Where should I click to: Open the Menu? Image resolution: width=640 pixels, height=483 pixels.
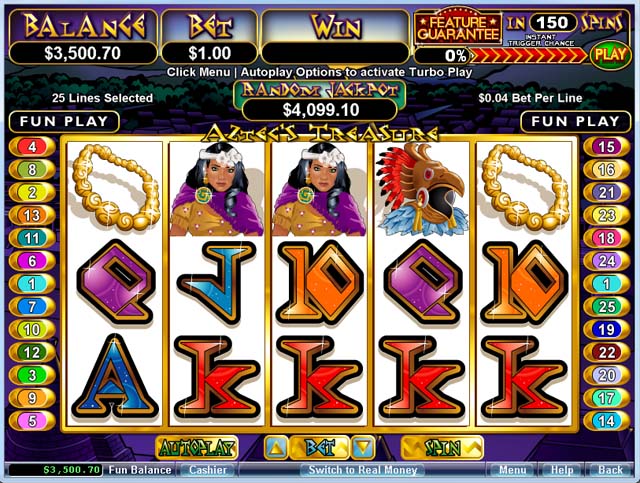pos(512,469)
